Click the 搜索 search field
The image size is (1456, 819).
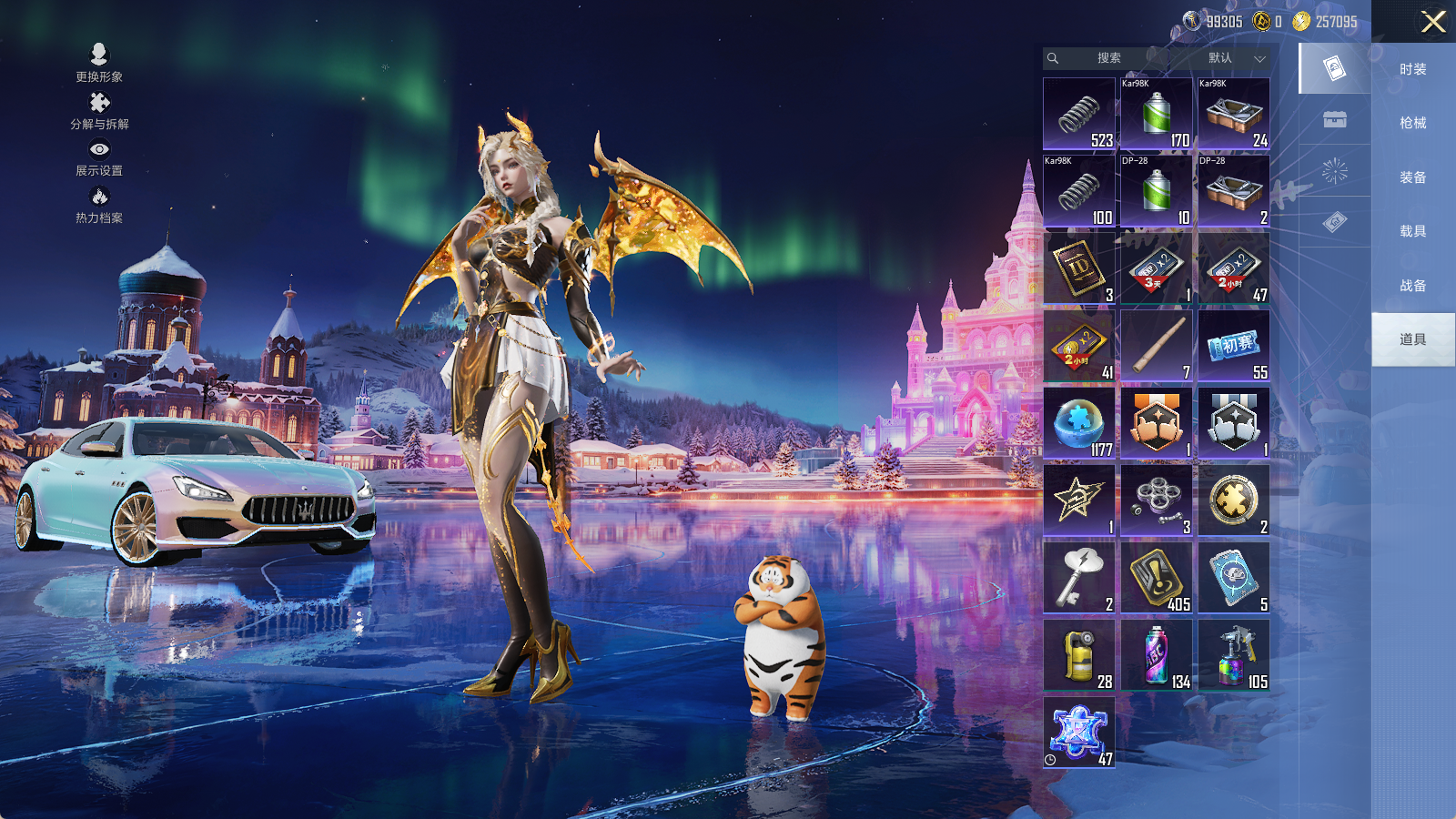point(1107,58)
